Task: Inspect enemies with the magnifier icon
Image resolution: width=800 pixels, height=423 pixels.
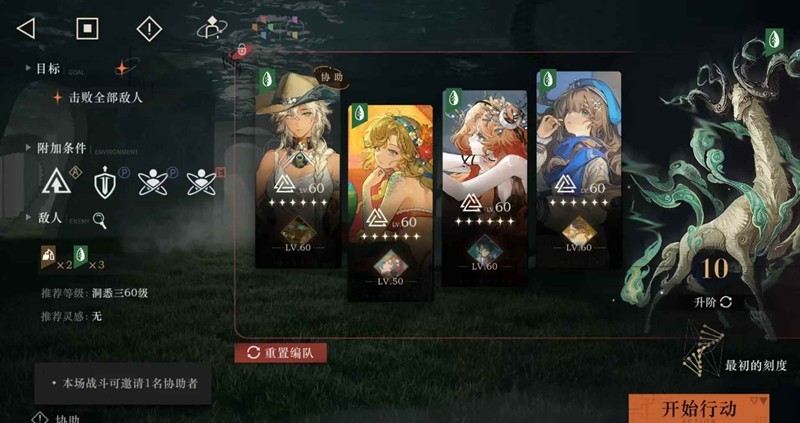Action: [99, 221]
